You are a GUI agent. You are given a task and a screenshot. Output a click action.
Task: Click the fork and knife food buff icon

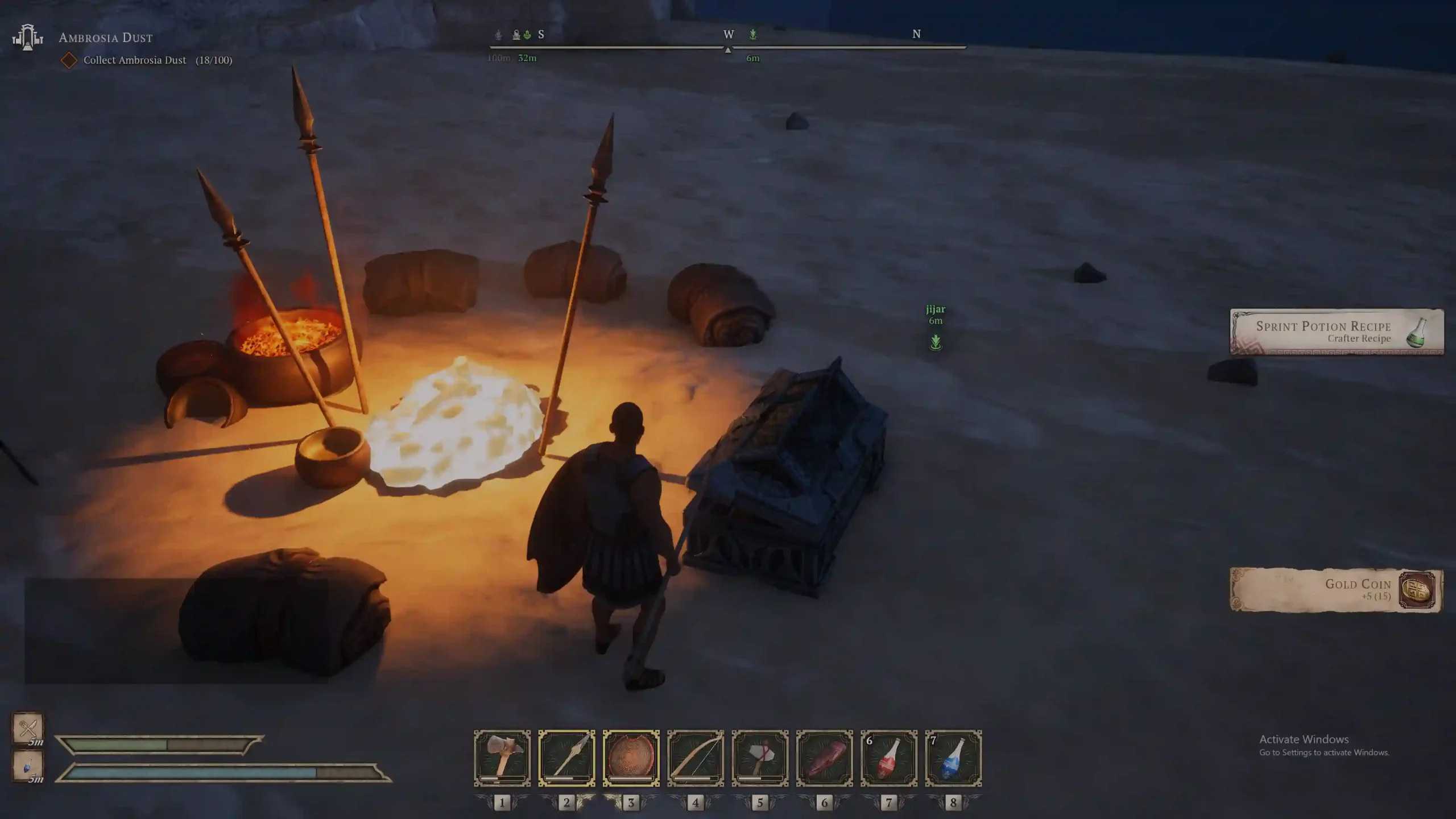coord(27,728)
